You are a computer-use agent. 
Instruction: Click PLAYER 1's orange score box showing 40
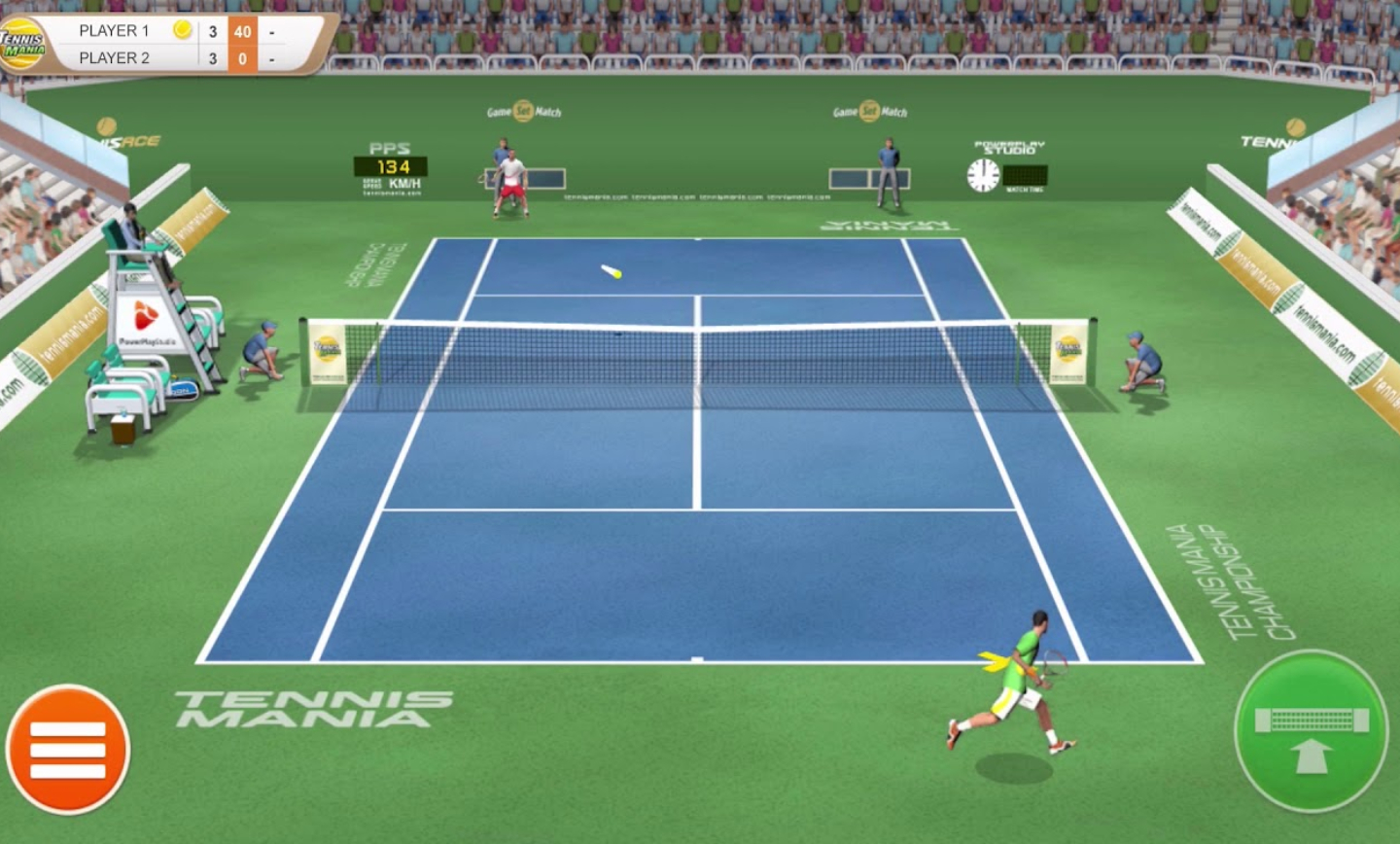[x=242, y=30]
